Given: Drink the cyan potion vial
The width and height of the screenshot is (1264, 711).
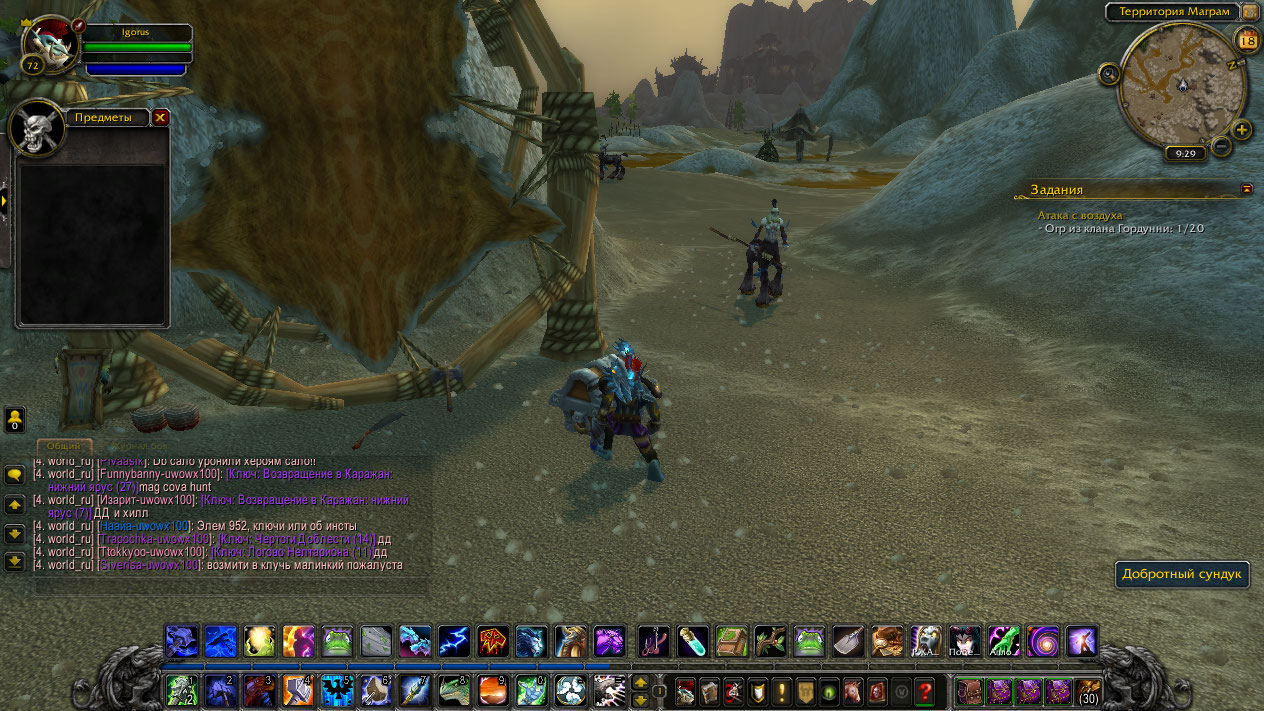Looking at the screenshot, I should [x=692, y=641].
